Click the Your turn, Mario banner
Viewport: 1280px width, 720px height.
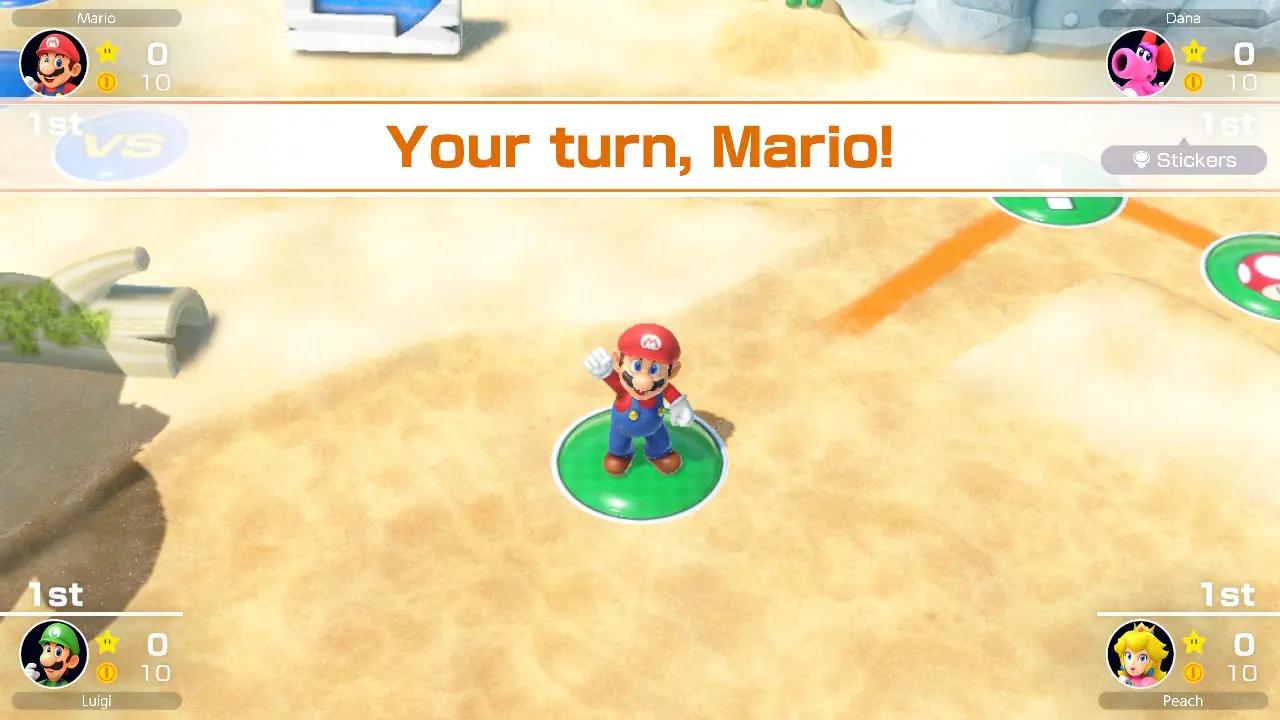pyautogui.click(x=640, y=146)
